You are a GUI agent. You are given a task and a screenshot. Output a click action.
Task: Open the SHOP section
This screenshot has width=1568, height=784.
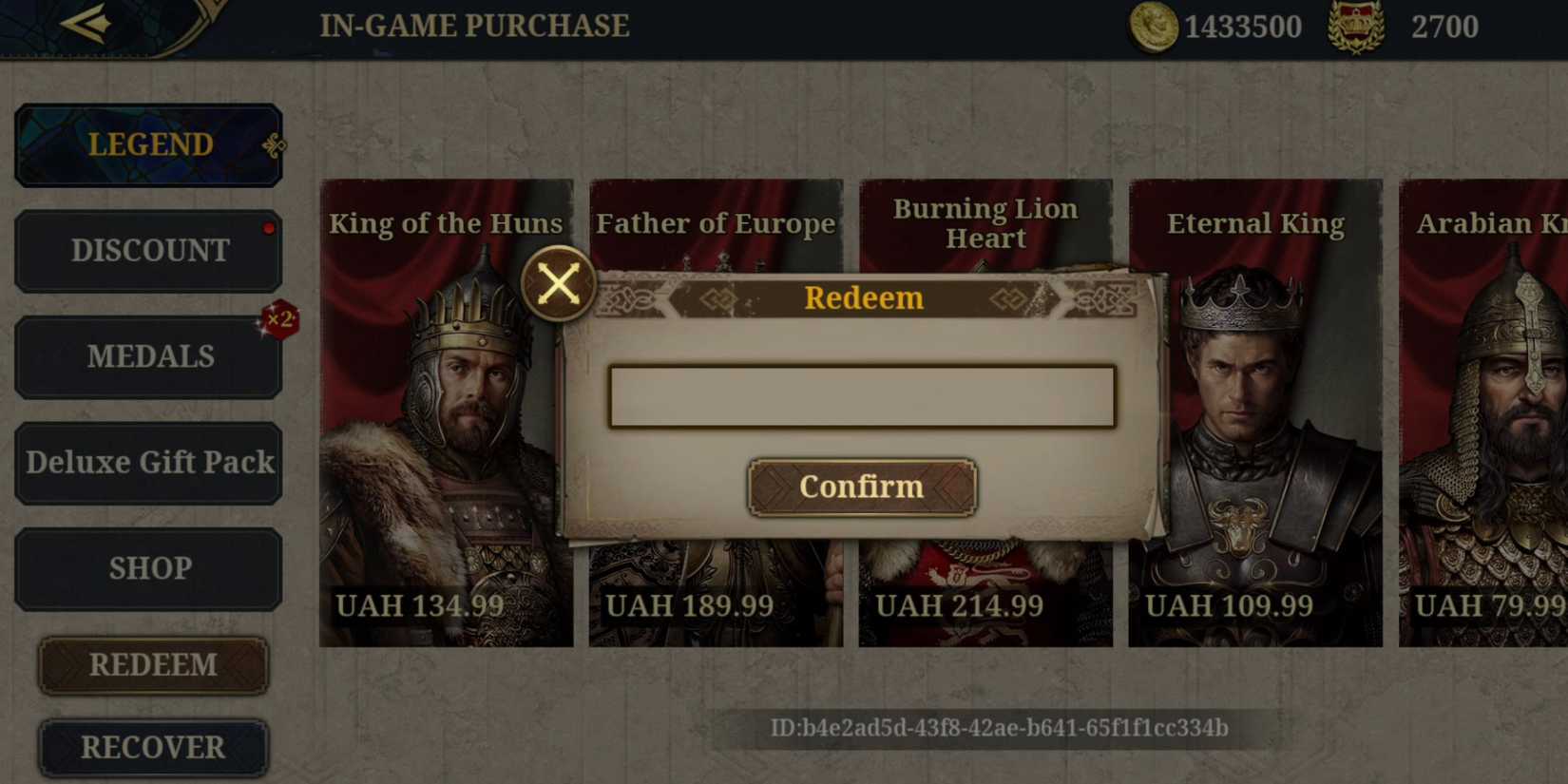tap(148, 567)
